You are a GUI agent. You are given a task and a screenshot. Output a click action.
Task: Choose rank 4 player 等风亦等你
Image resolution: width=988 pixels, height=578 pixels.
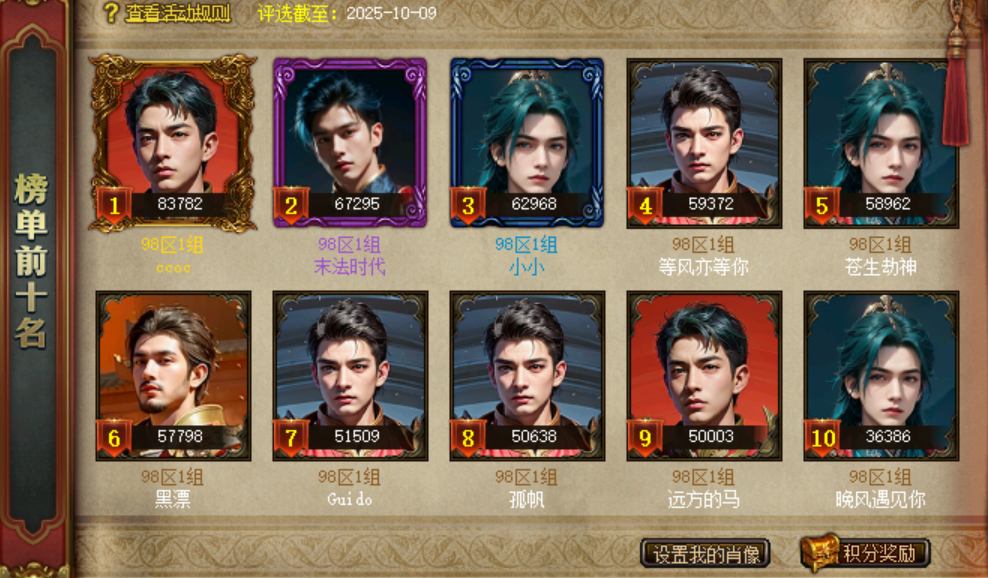pyautogui.click(x=704, y=142)
